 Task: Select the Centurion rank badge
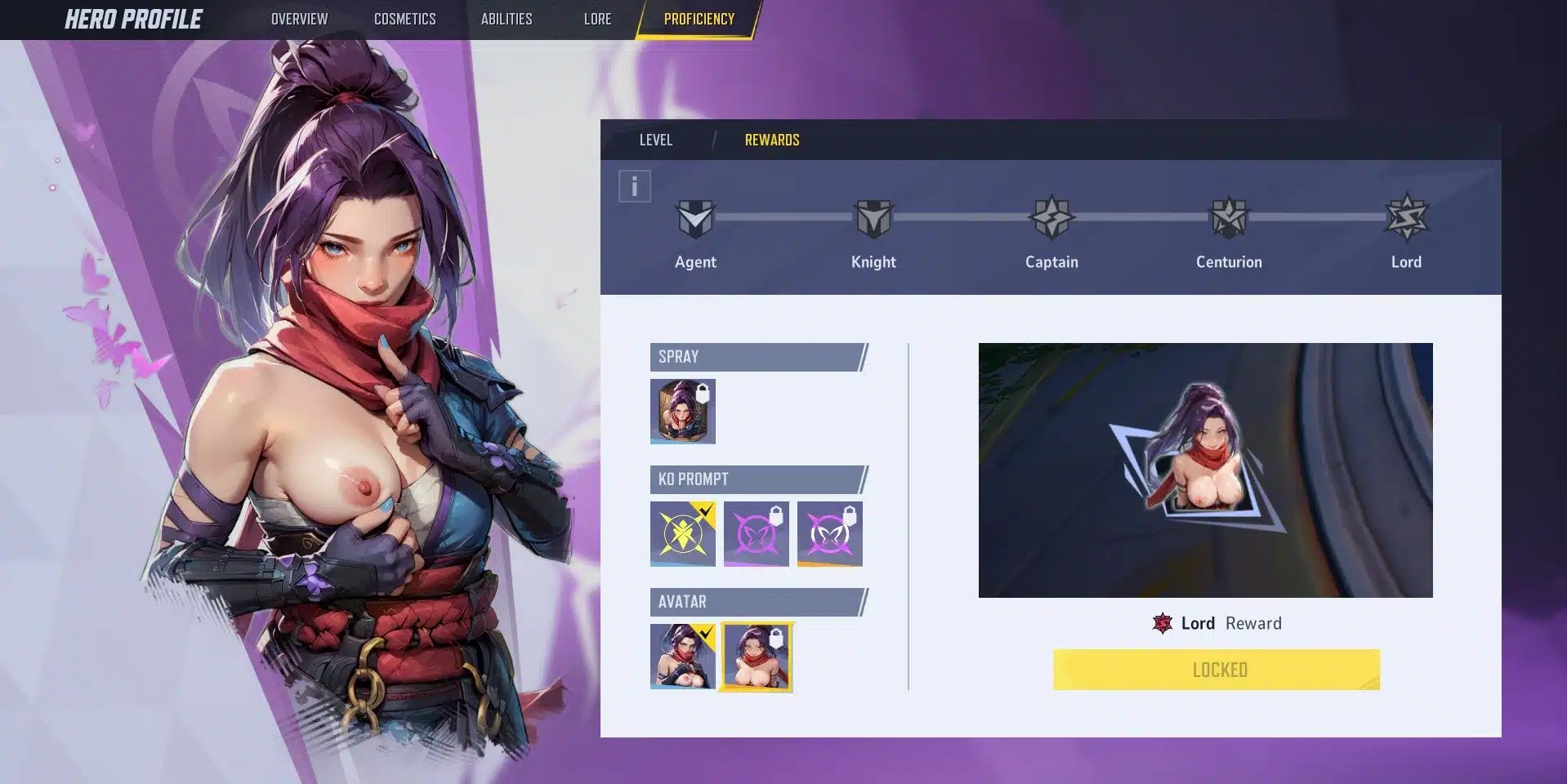[1229, 219]
